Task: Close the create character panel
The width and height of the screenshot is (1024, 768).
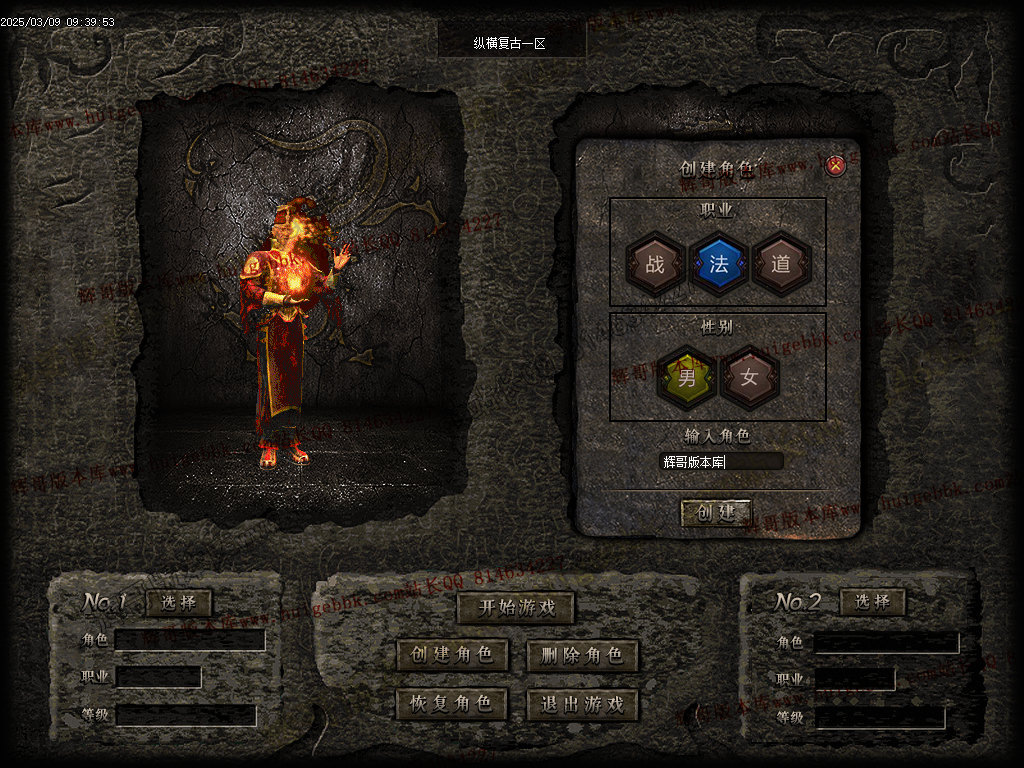Action: pos(836,166)
